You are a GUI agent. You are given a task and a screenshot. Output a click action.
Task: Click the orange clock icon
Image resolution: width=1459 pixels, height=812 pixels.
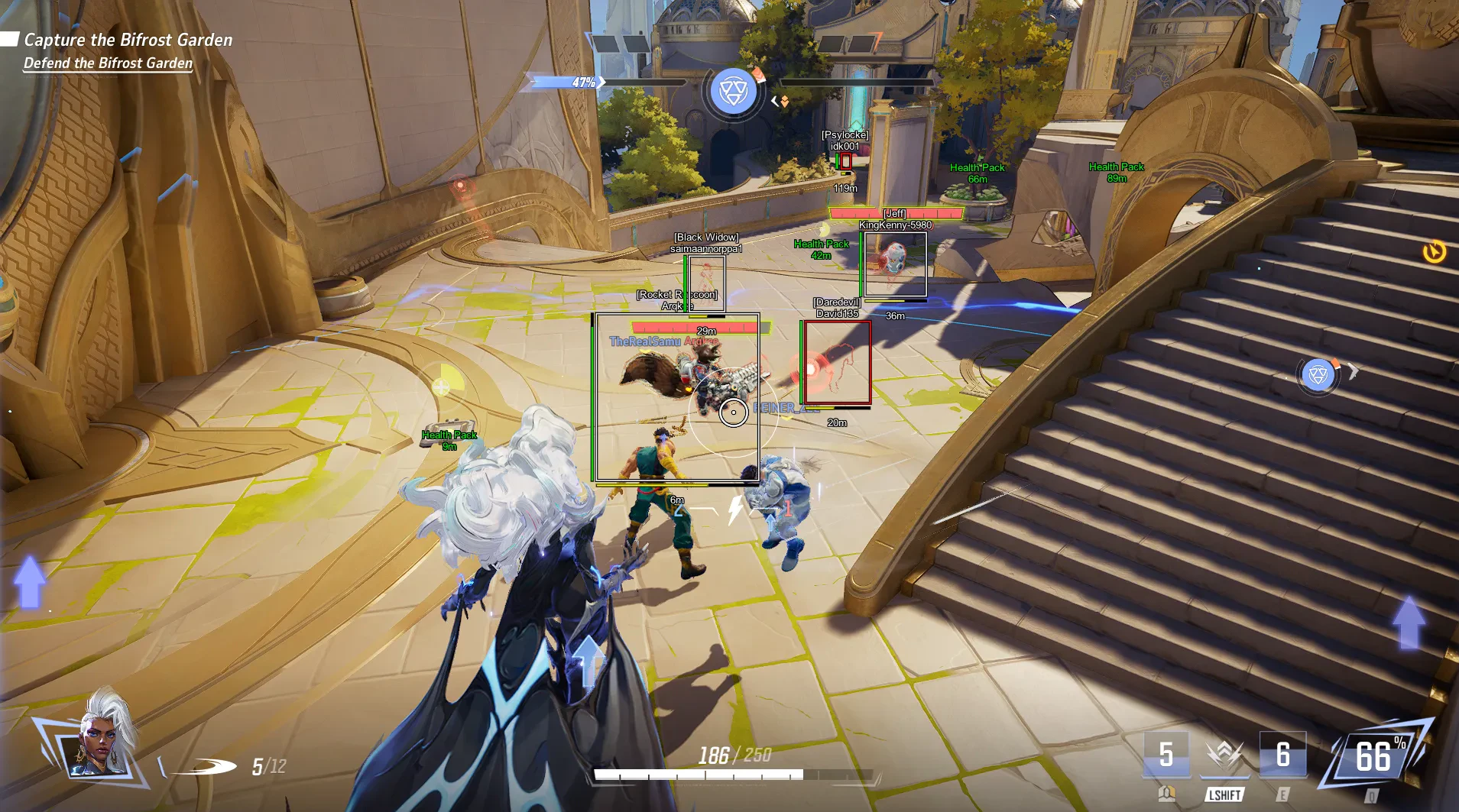pos(1434,251)
